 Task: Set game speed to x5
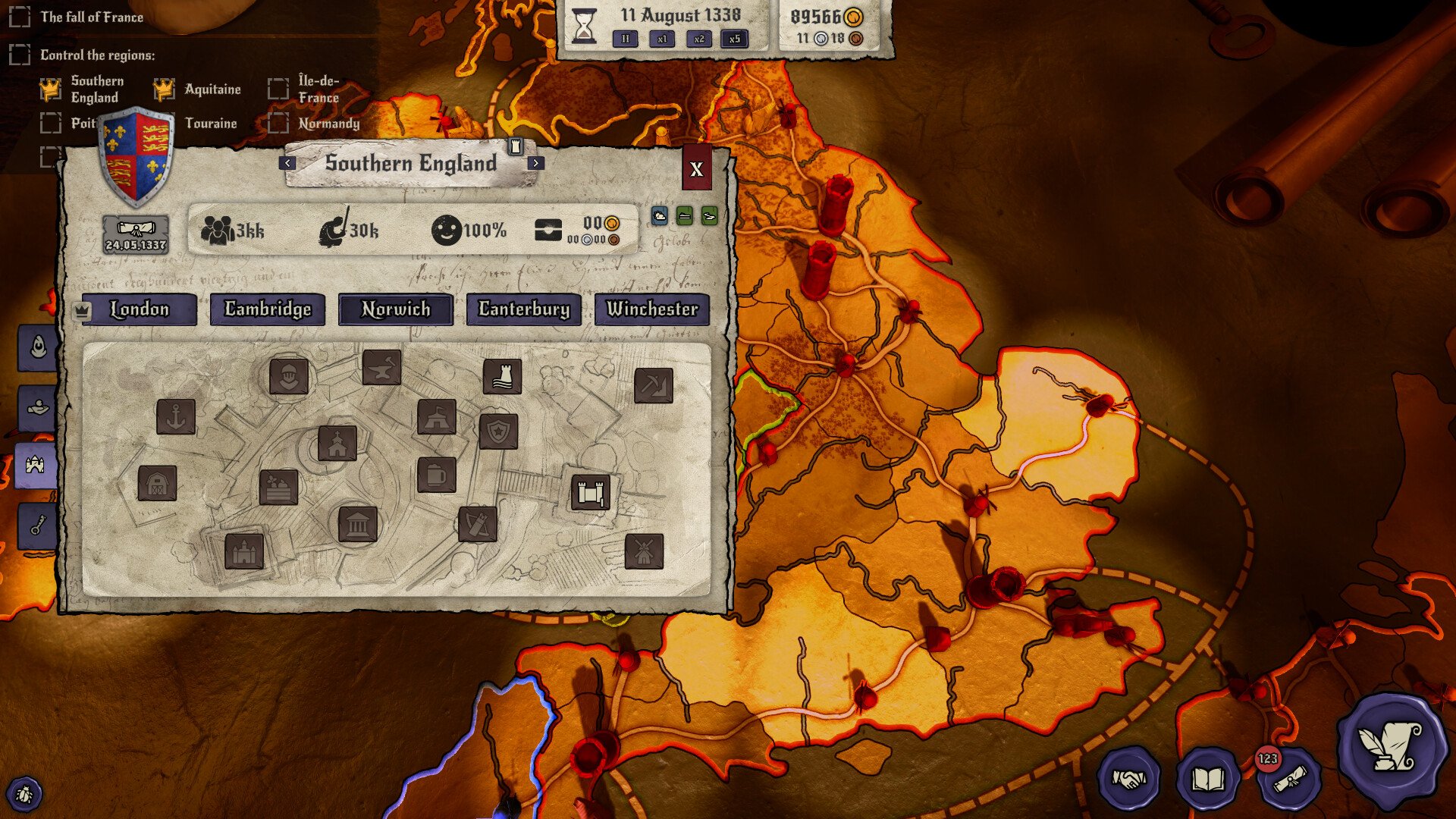[733, 39]
